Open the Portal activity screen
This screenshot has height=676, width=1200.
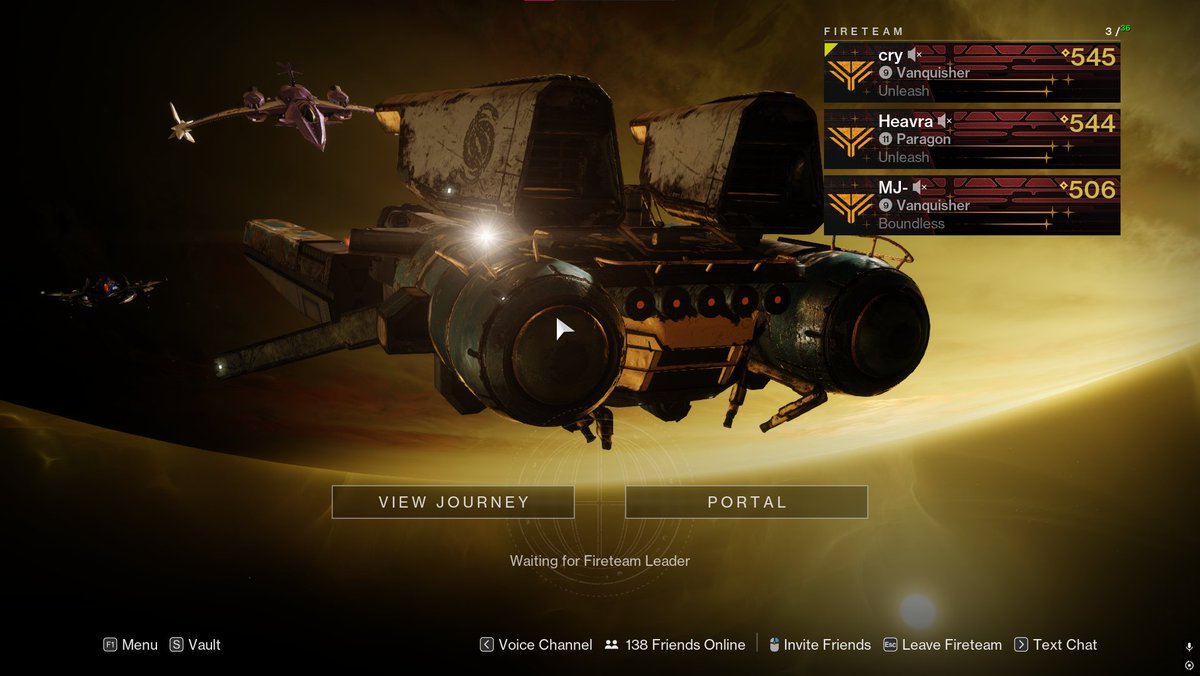(746, 502)
